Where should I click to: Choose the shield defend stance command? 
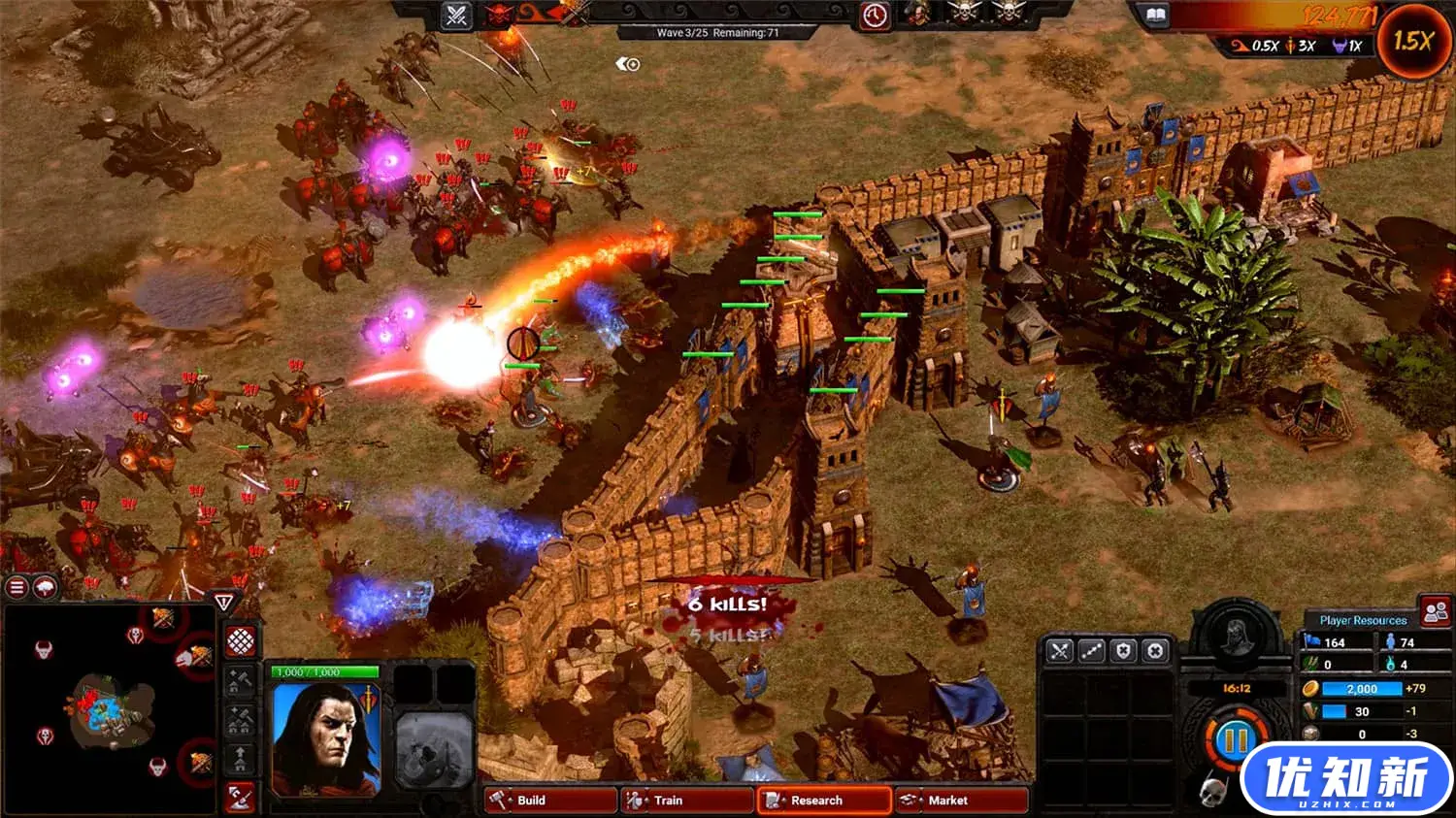[1123, 651]
